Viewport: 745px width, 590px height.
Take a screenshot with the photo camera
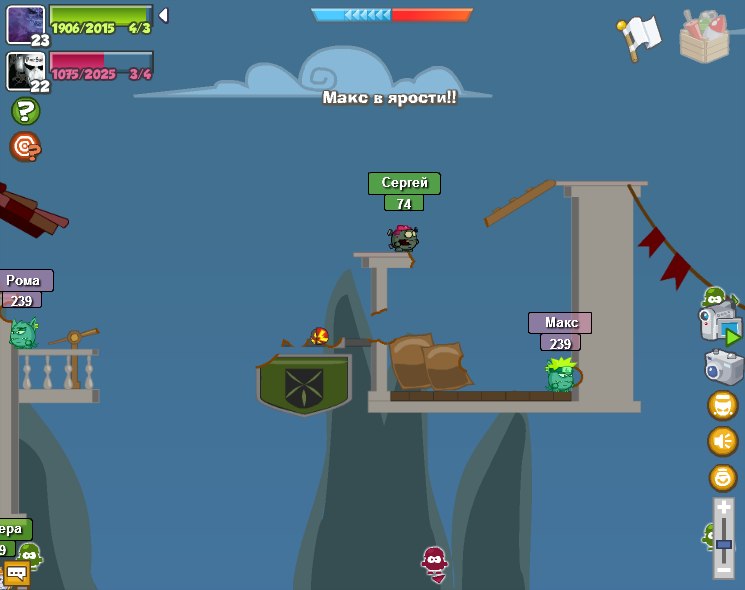[x=723, y=367]
